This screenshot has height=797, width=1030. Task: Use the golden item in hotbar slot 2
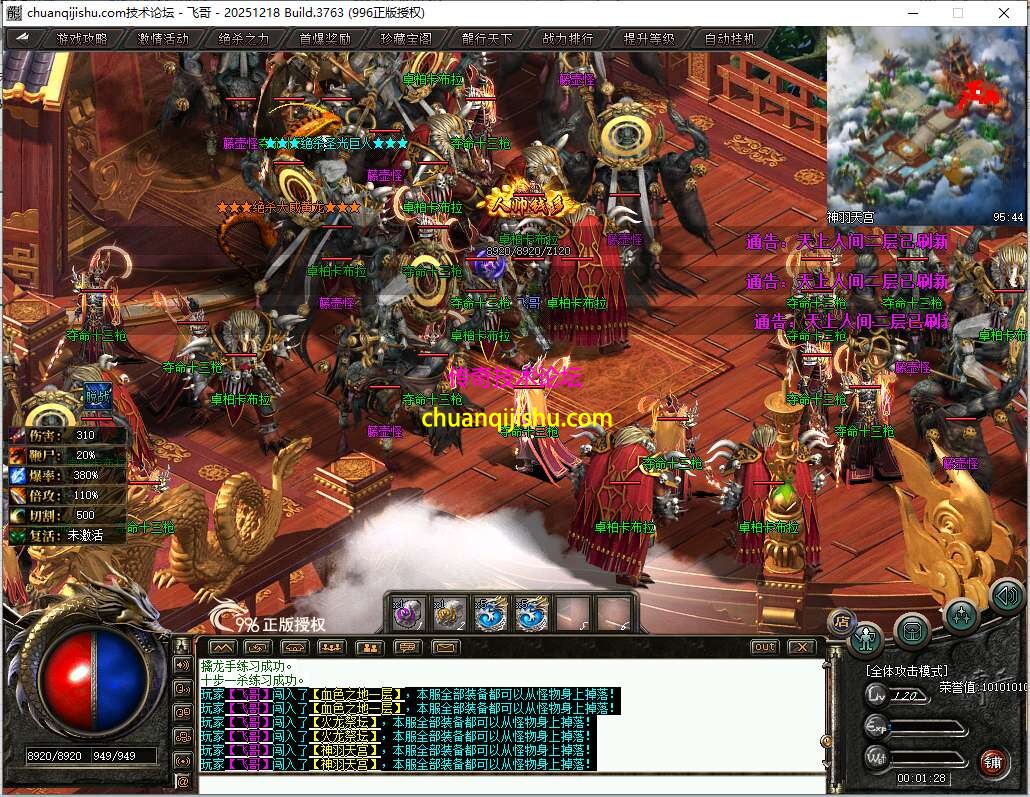(x=450, y=613)
